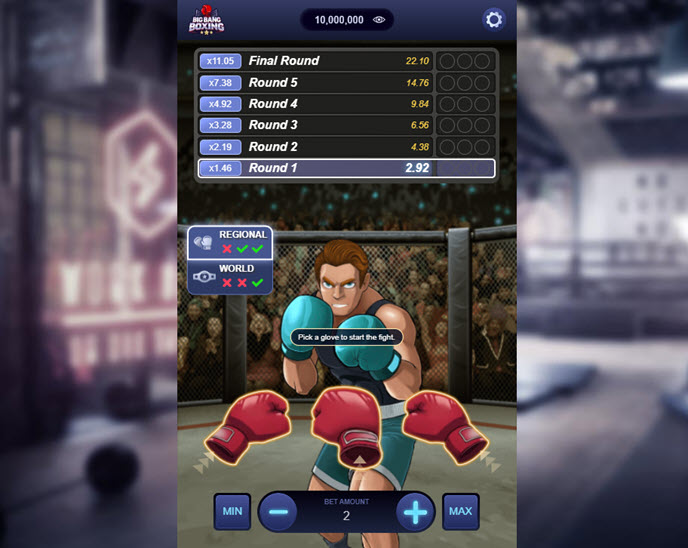This screenshot has width=688, height=548.
Task: Select the Regional championship mode
Action: point(230,242)
